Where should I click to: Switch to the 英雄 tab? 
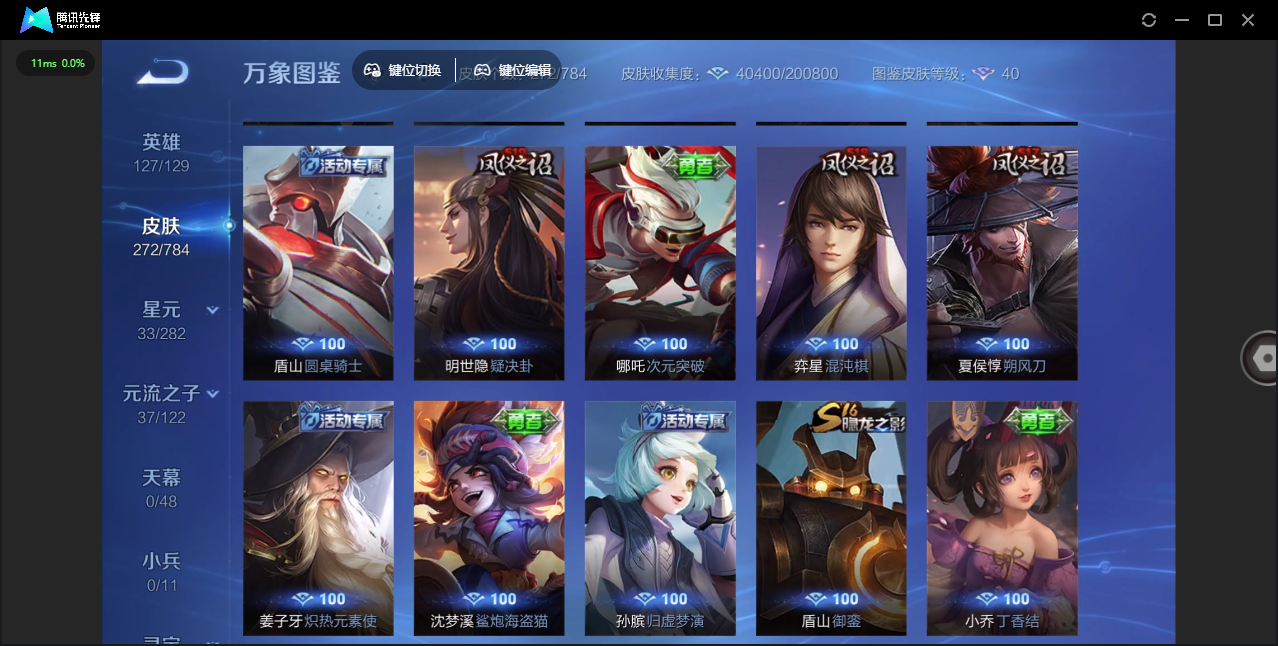click(x=161, y=152)
